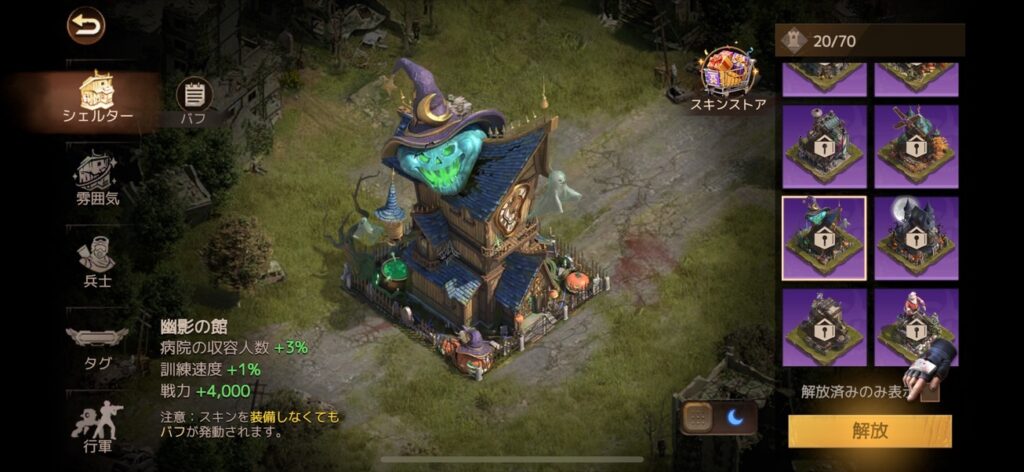1024x472 pixels.
Task: Toggle the 解放済みのみ表示 checkbox
Action: (930, 391)
